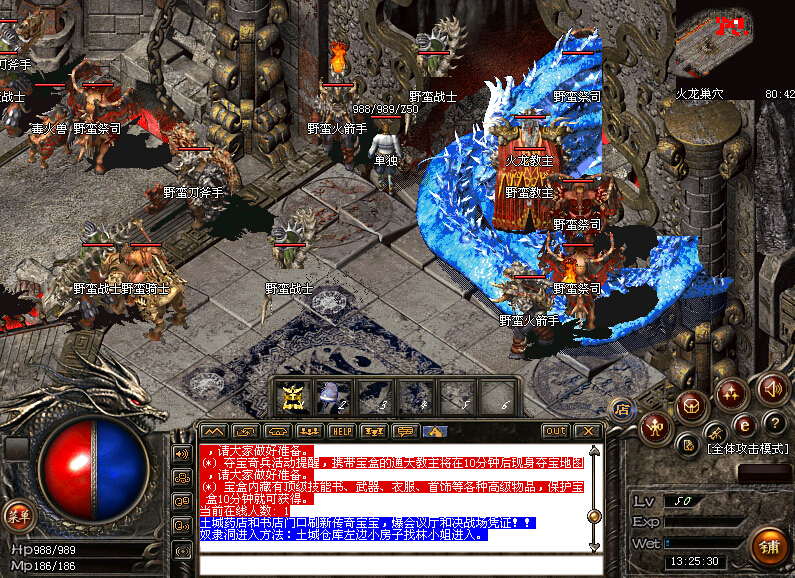Open the bag inventory icon
795x578 pixels.
690,405
